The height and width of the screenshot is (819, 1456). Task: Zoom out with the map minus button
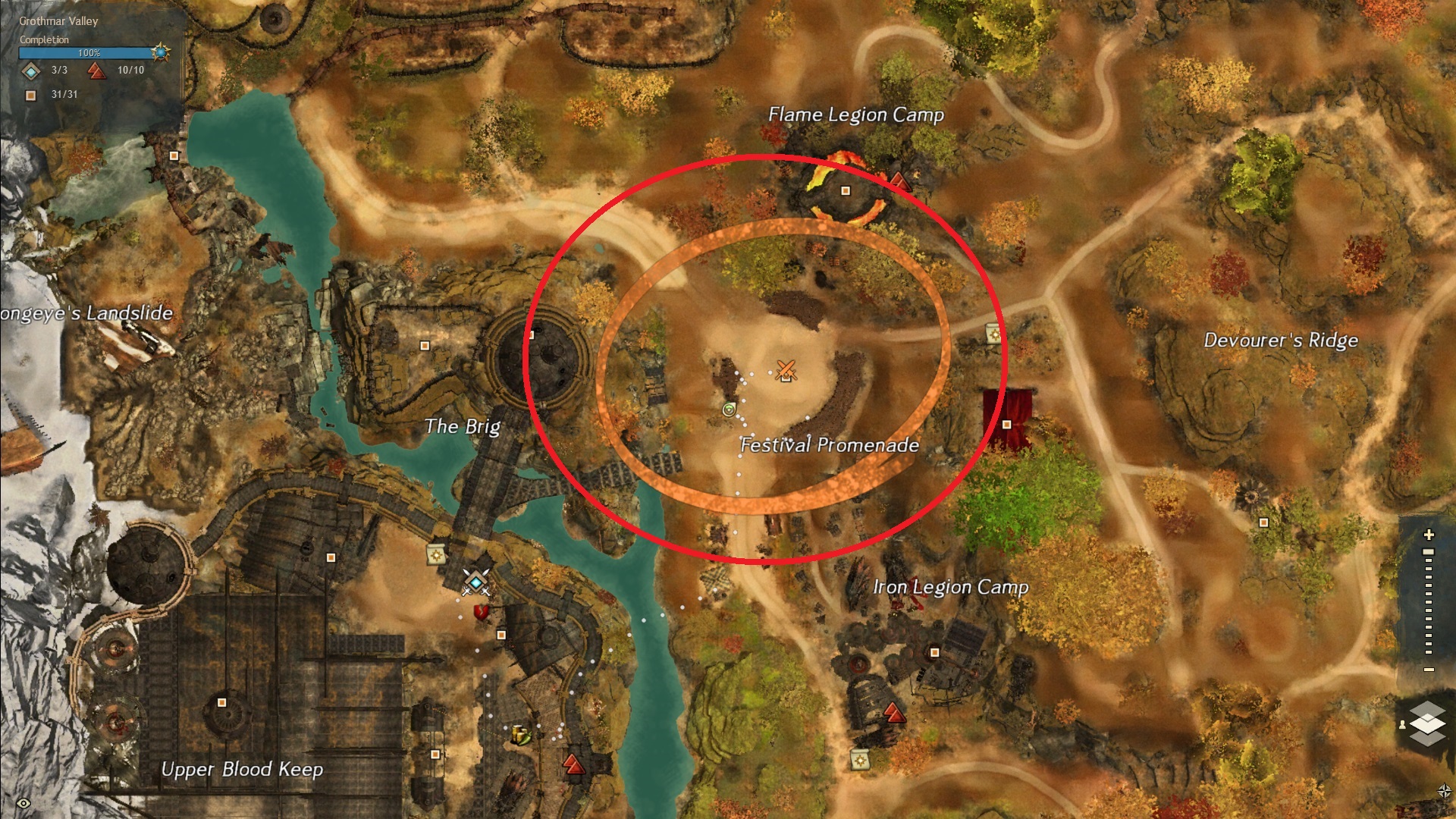[x=1429, y=670]
